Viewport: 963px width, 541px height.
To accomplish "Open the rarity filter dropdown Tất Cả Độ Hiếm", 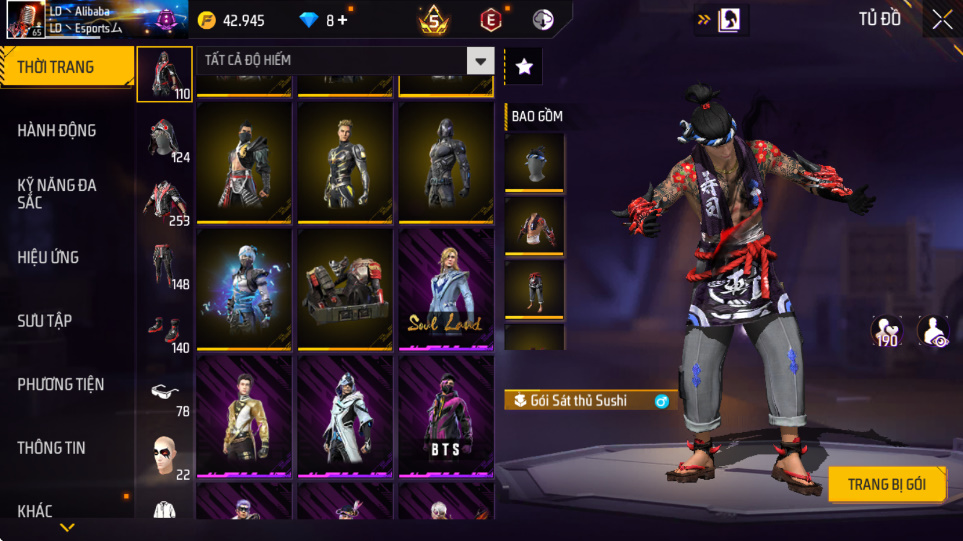I will pos(345,61).
